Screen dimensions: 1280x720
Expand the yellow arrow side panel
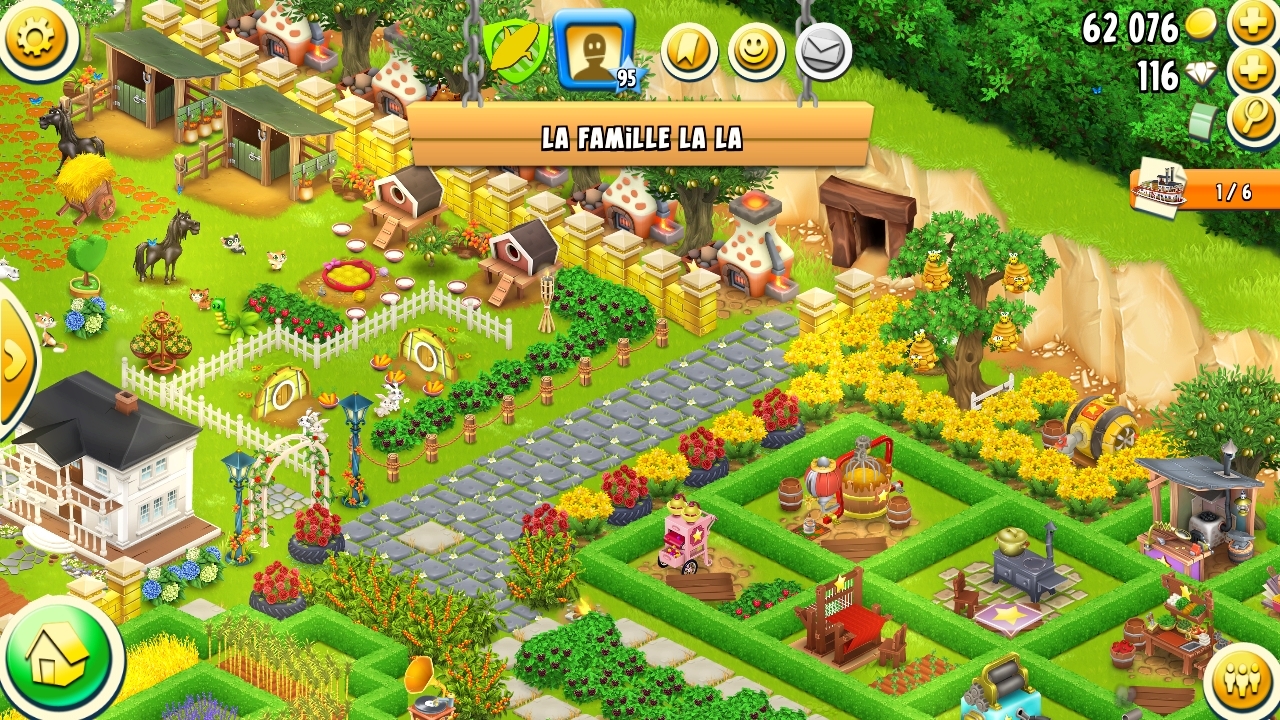(x=16, y=360)
